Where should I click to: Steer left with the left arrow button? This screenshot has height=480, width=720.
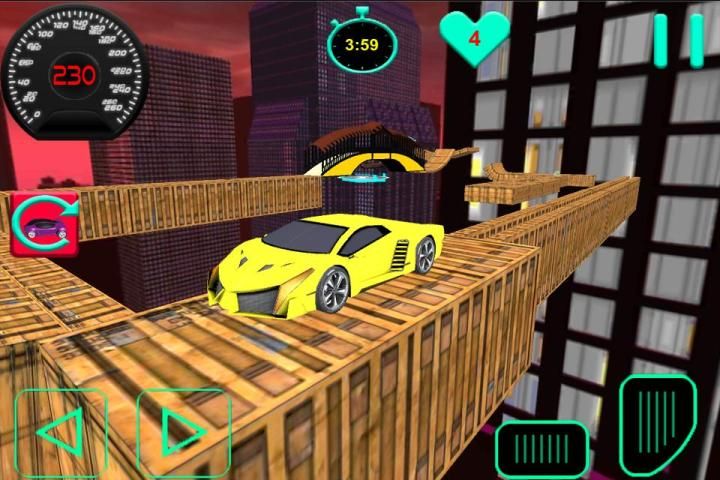click(60, 432)
